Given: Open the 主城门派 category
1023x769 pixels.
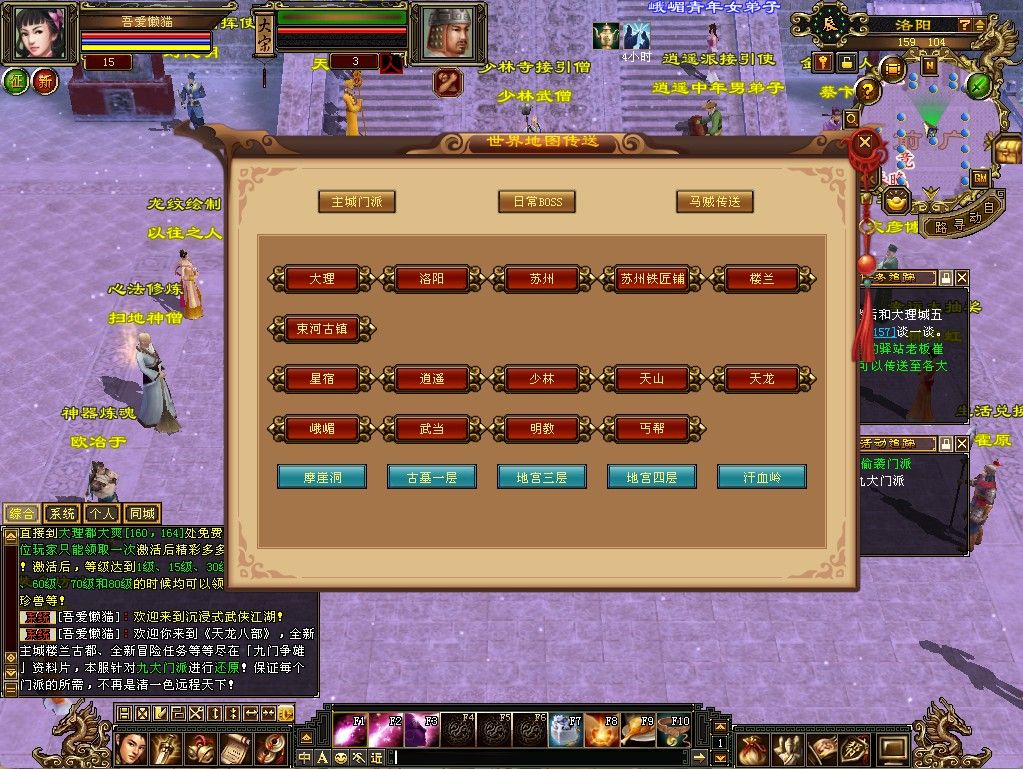Looking at the screenshot, I should (357, 201).
